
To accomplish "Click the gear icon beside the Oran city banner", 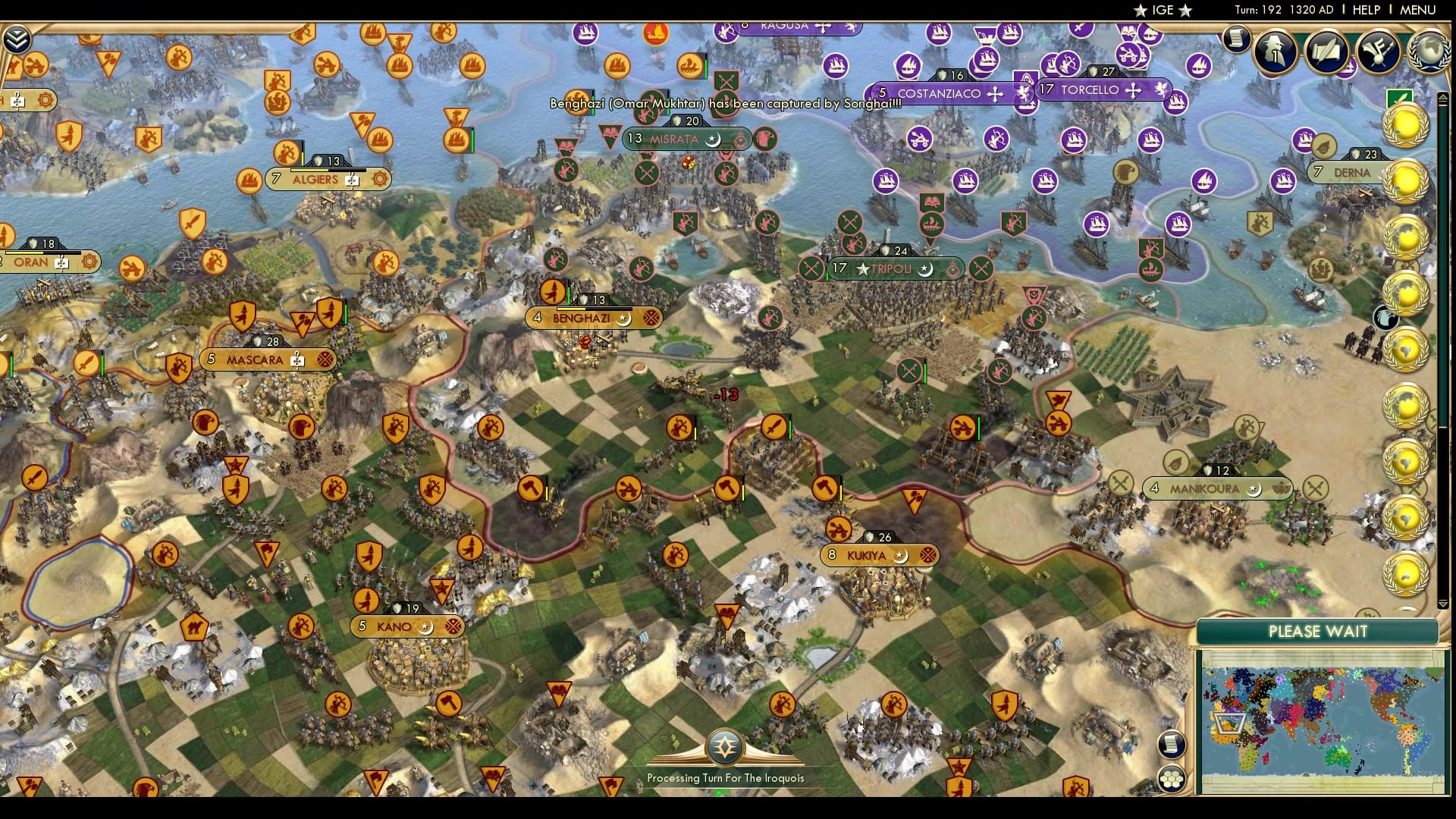I will tap(89, 262).
